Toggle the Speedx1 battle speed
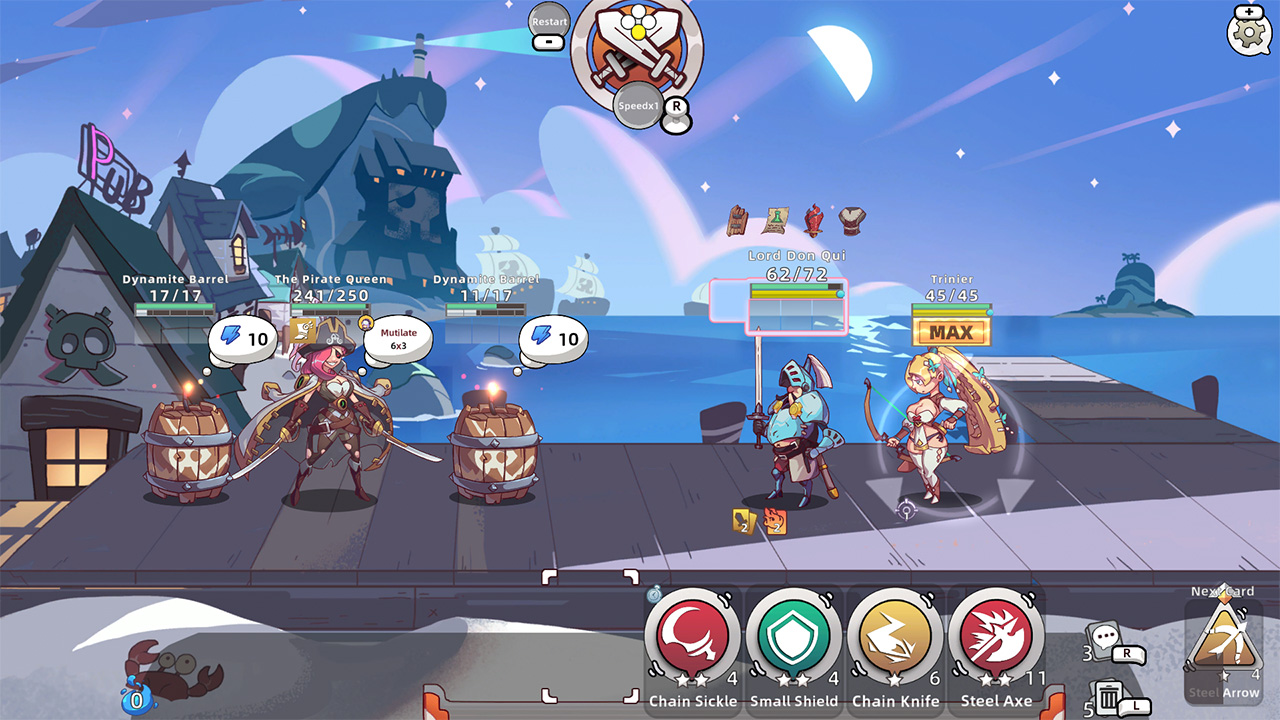Image resolution: width=1280 pixels, height=720 pixels. (637, 105)
